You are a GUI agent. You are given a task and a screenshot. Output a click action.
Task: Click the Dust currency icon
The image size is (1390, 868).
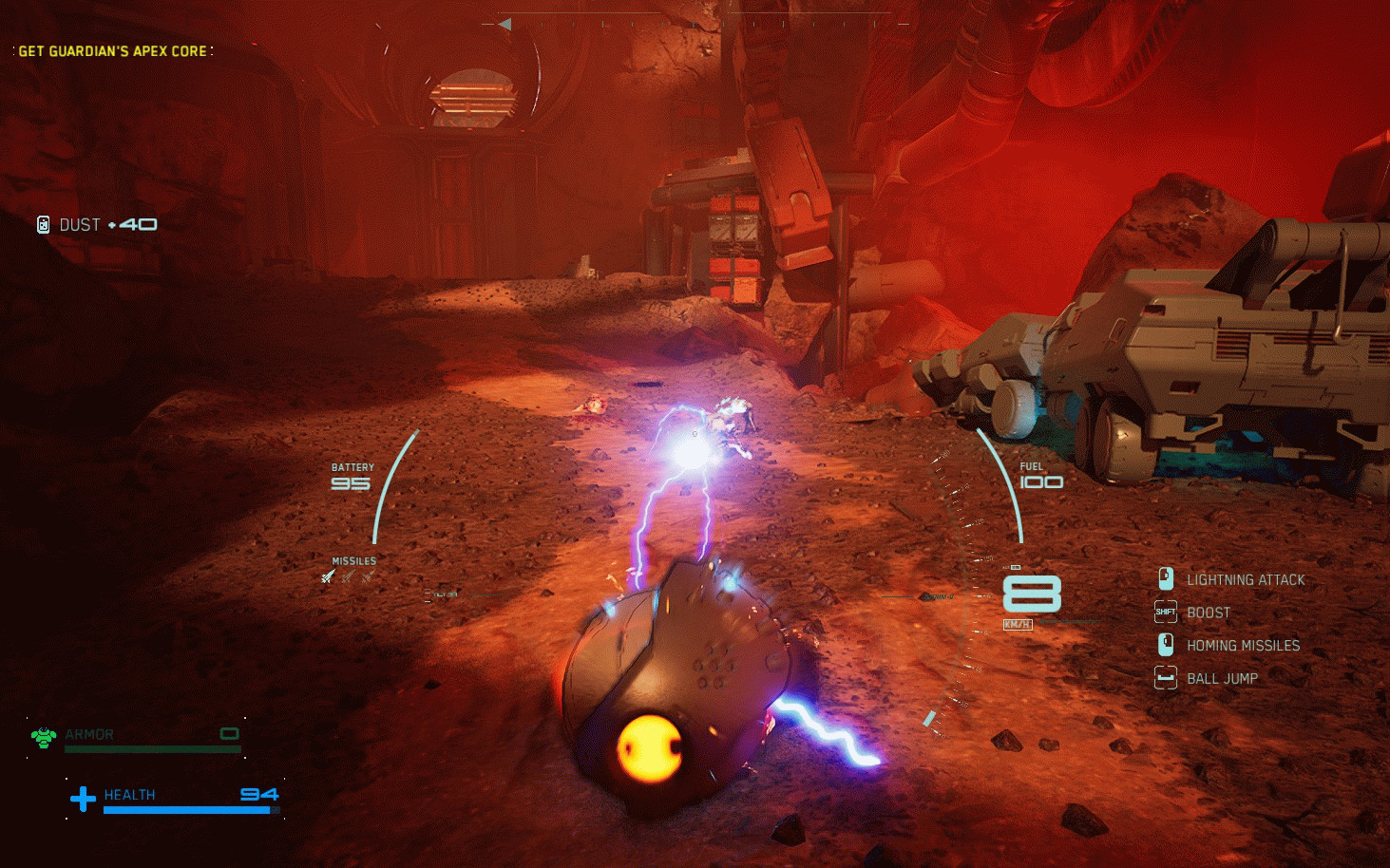click(x=43, y=224)
